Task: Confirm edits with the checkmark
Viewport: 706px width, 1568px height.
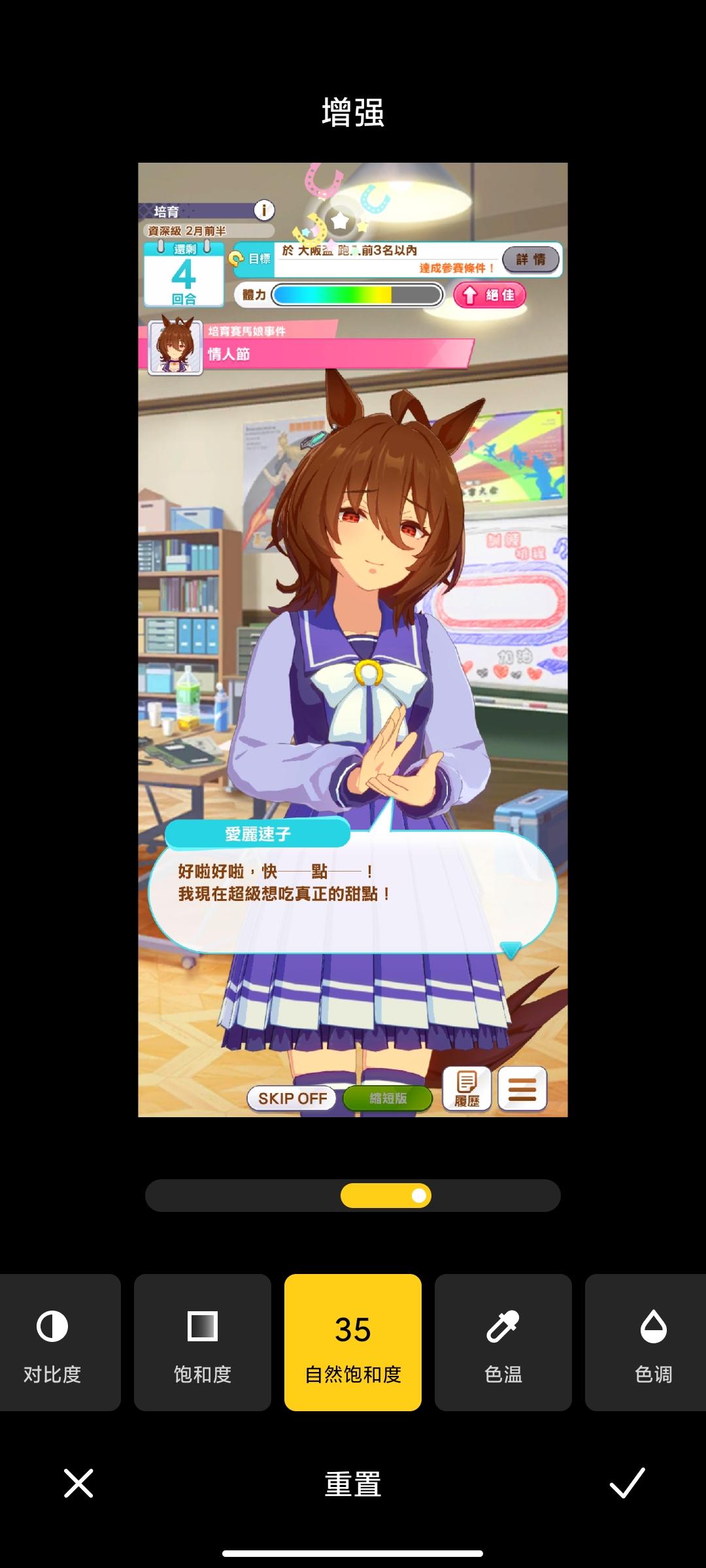Action: point(627,1483)
